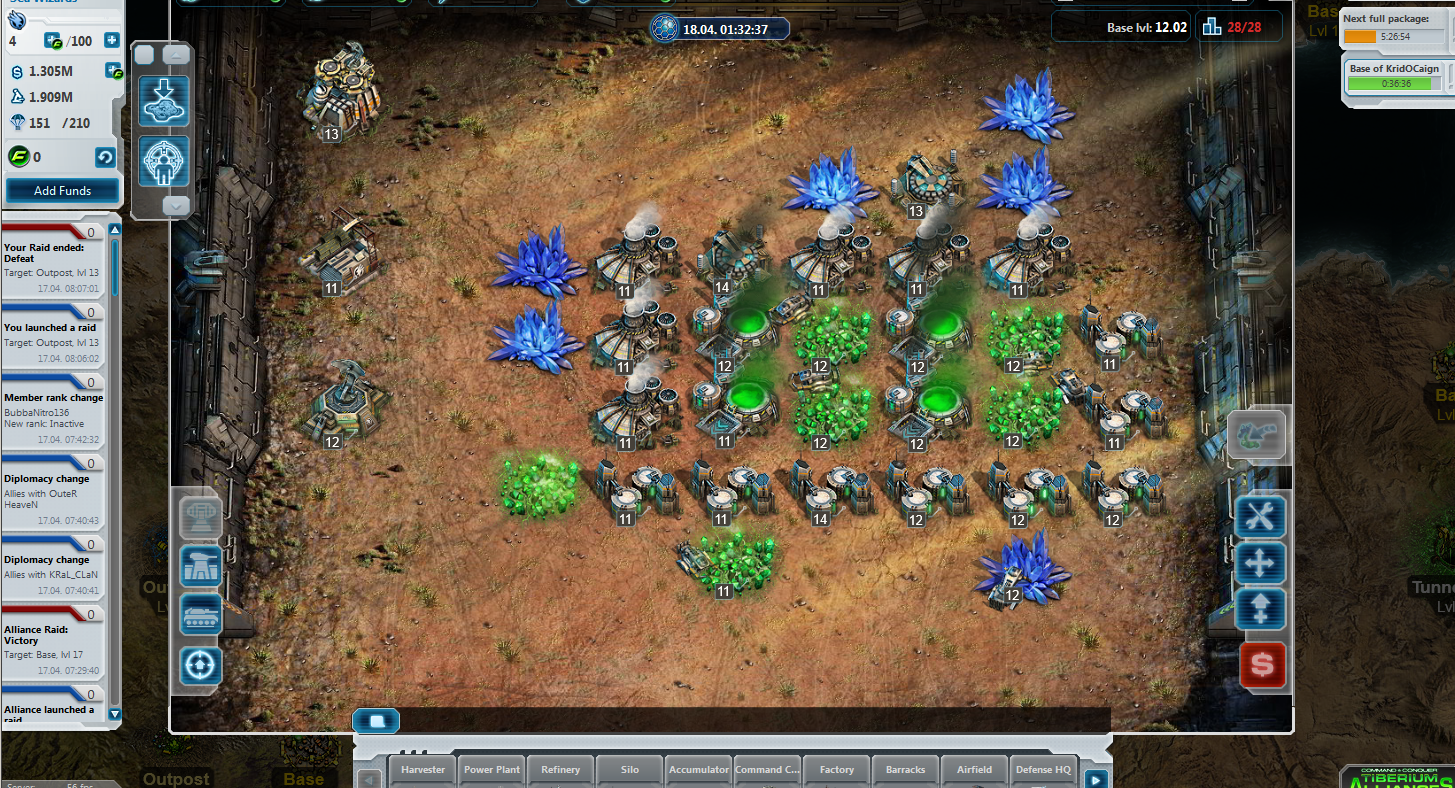The height and width of the screenshot is (788, 1455).
Task: Choose Barracks from the build bar
Action: click(x=906, y=770)
